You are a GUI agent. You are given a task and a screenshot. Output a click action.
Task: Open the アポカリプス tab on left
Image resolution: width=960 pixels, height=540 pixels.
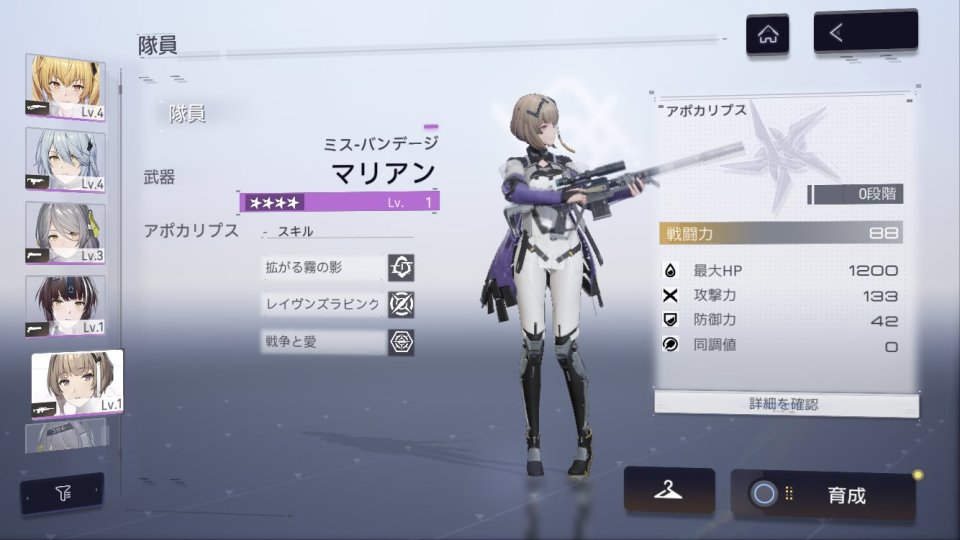pos(191,230)
